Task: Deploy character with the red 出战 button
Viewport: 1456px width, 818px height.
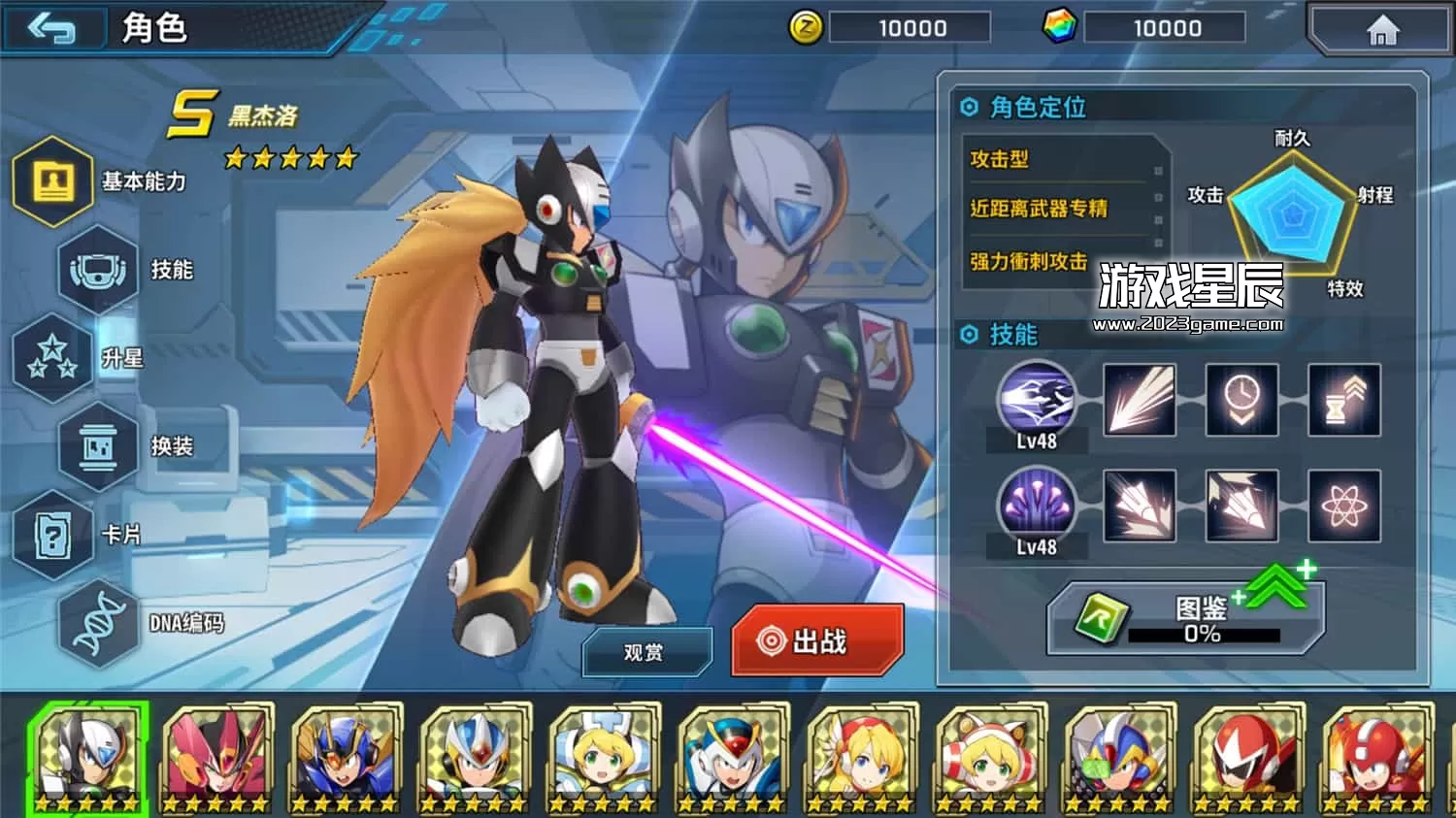Action: tap(817, 640)
